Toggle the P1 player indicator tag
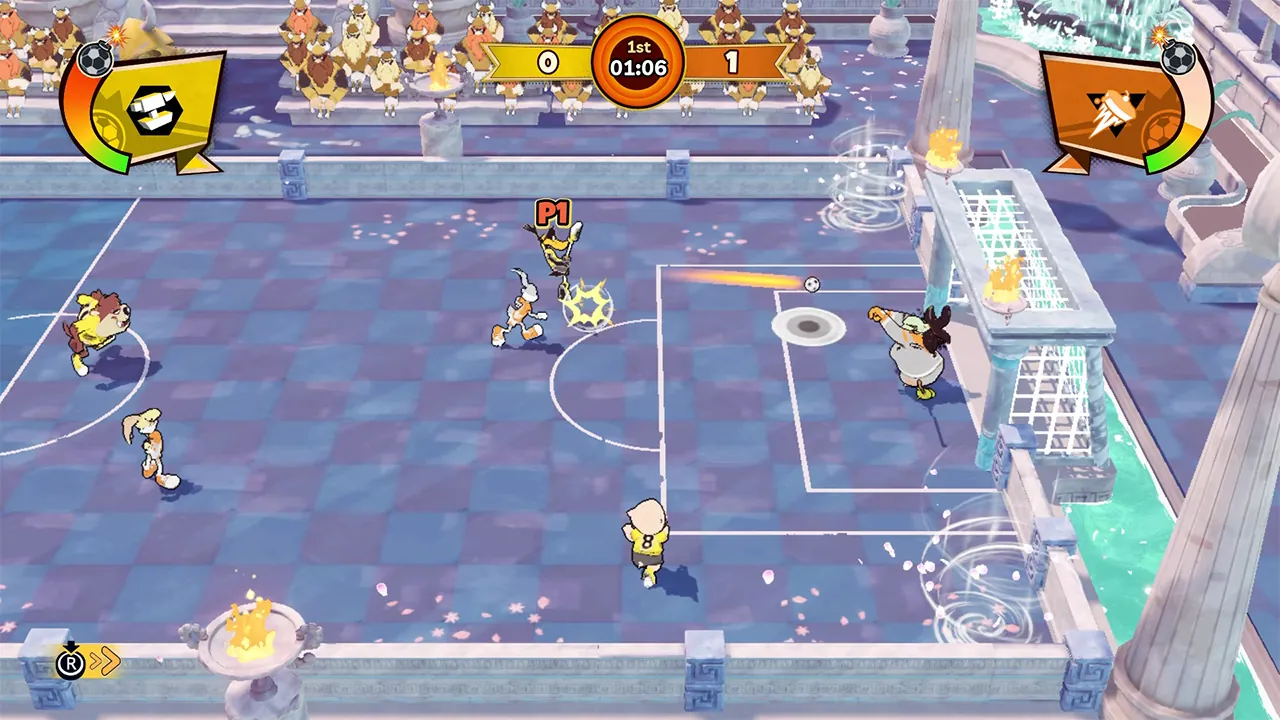The height and width of the screenshot is (720, 1280). [x=554, y=214]
